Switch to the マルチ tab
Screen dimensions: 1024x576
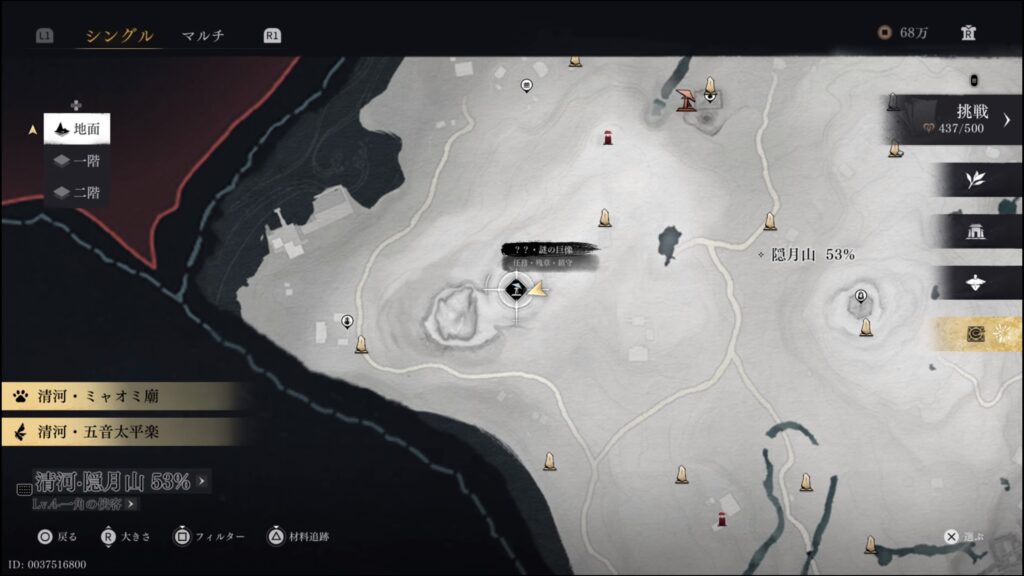tap(203, 36)
